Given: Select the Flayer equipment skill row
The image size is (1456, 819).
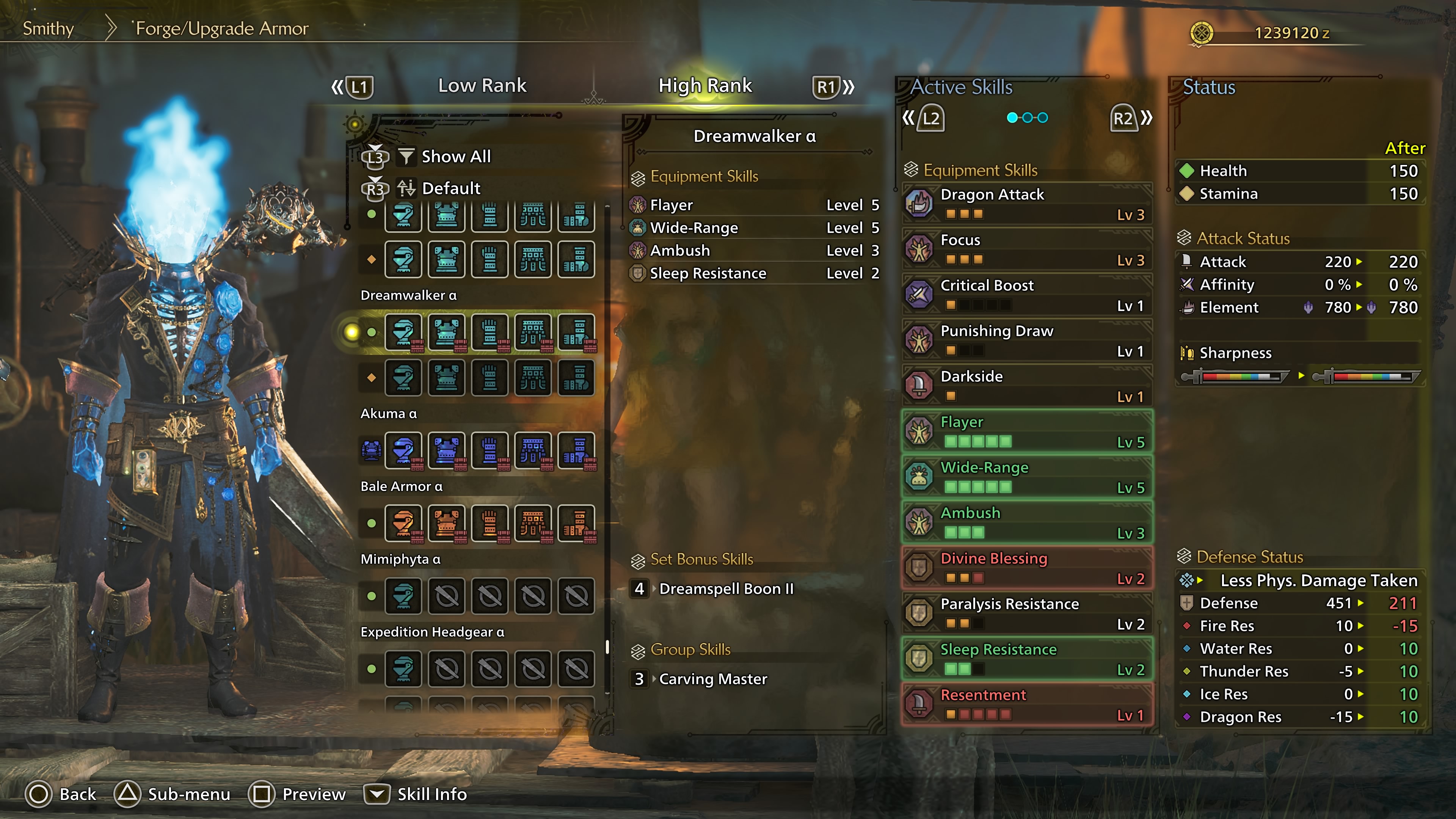Looking at the screenshot, I should (x=754, y=205).
